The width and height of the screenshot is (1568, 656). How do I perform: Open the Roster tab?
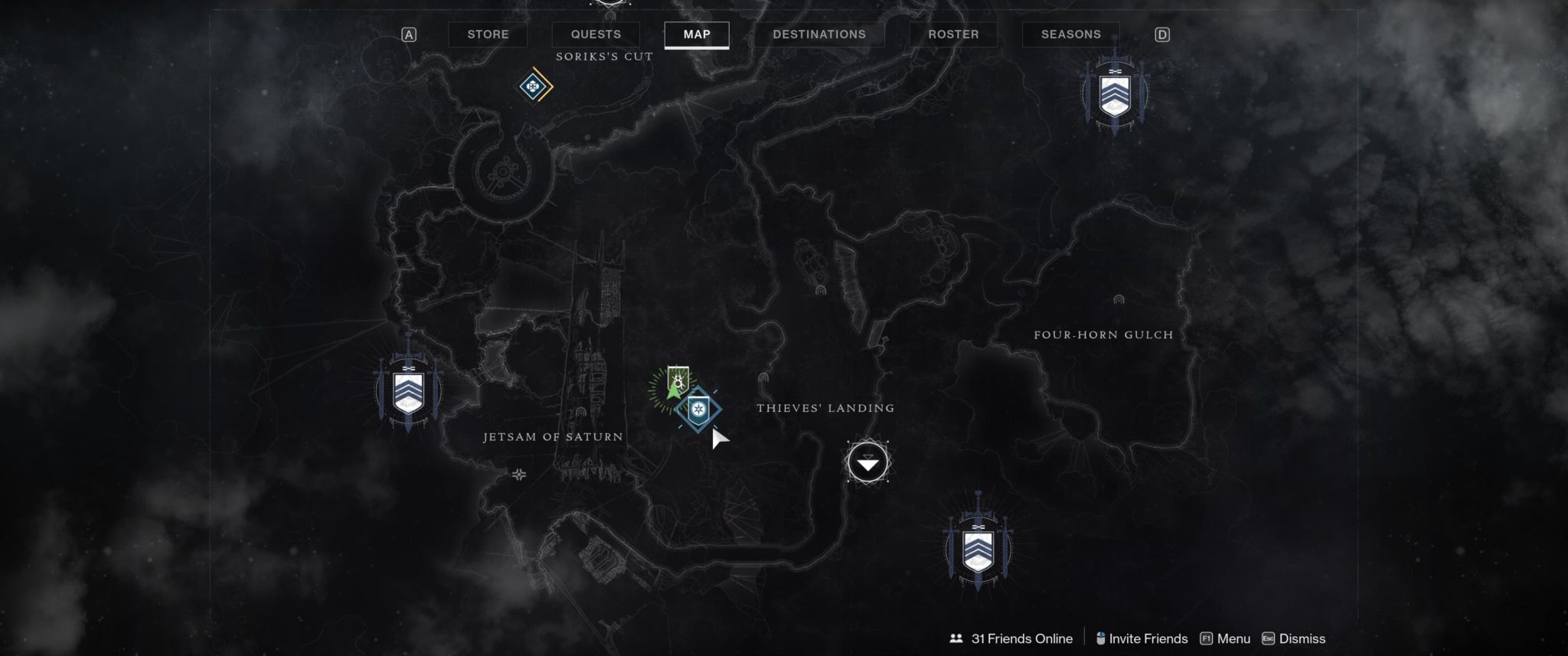pos(953,34)
